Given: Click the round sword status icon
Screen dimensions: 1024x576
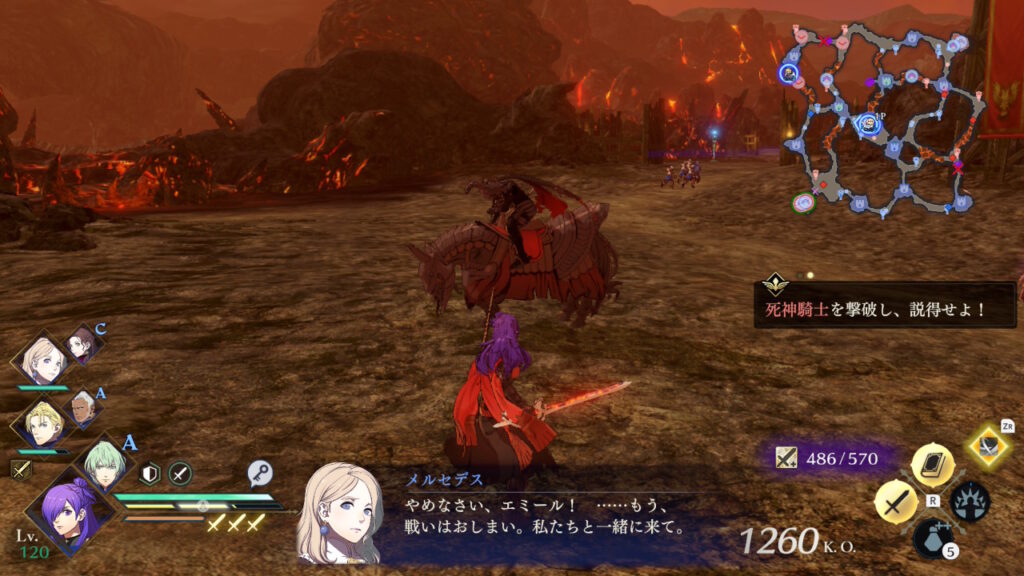Looking at the screenshot, I should click(180, 474).
